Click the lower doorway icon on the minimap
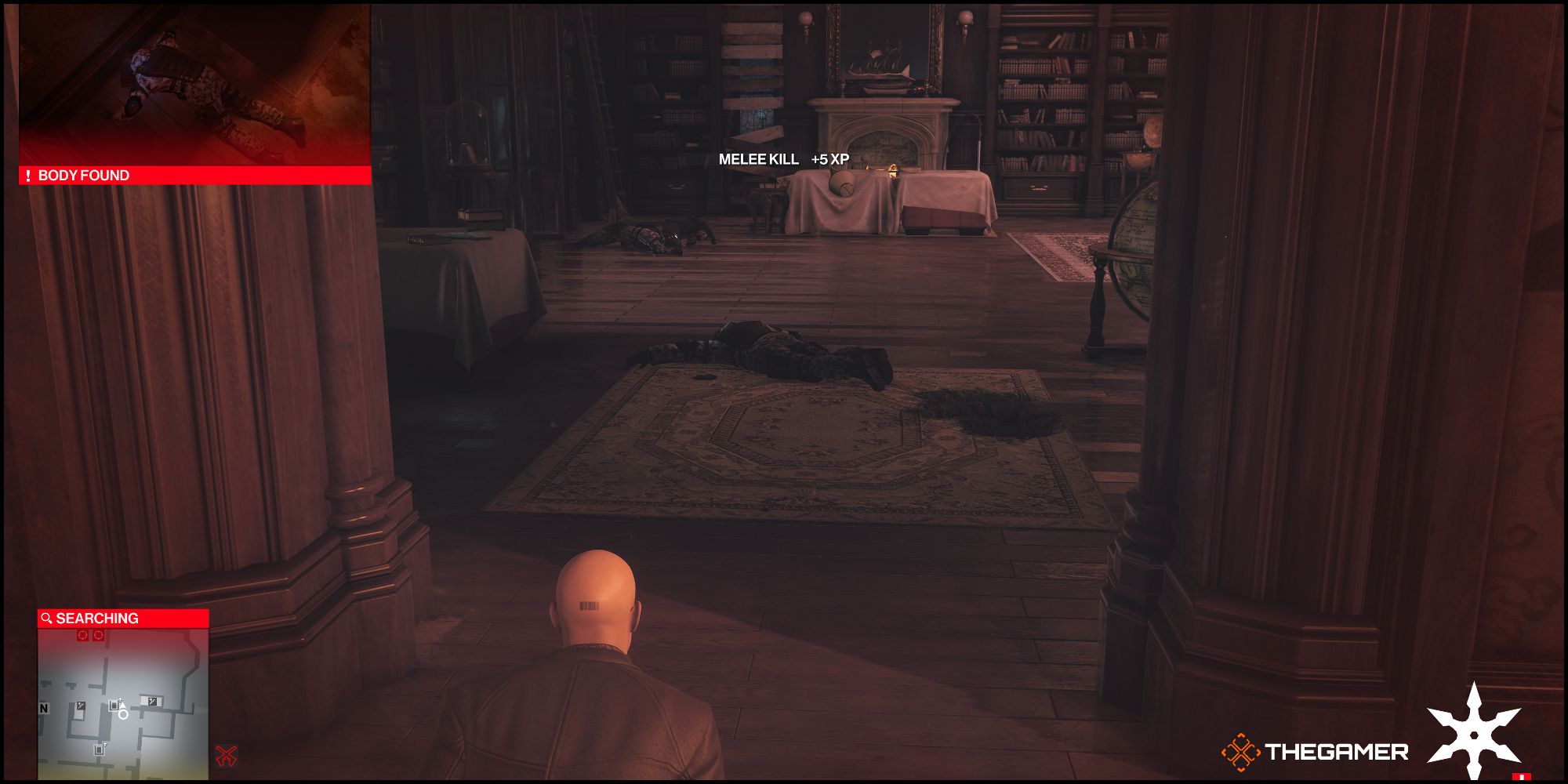1568x784 pixels. coord(100,750)
